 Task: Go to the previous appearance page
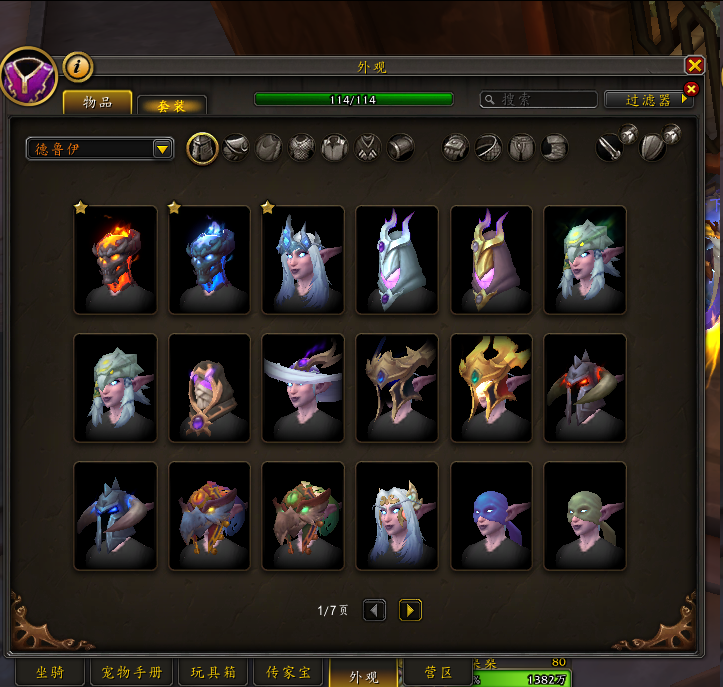(x=374, y=610)
